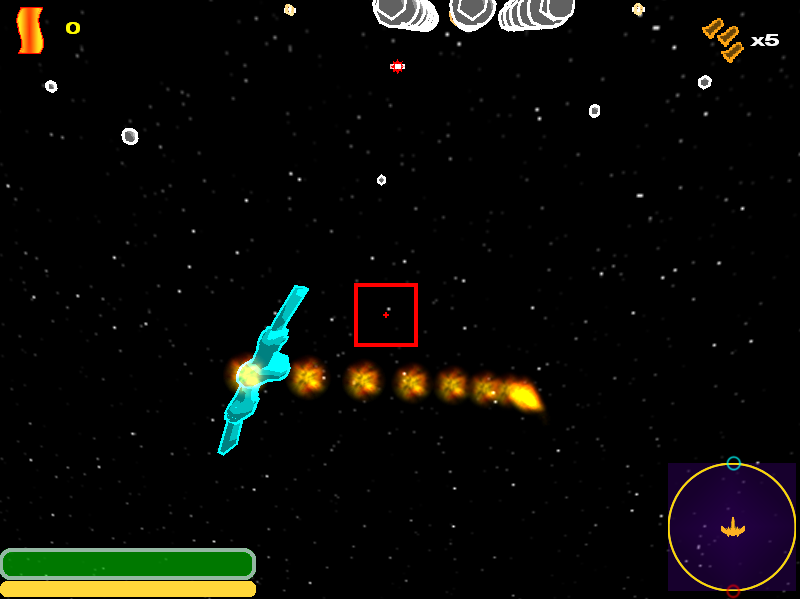The width and height of the screenshot is (800, 599).
Task: Click the circular radar minimap
Action: tap(732, 526)
